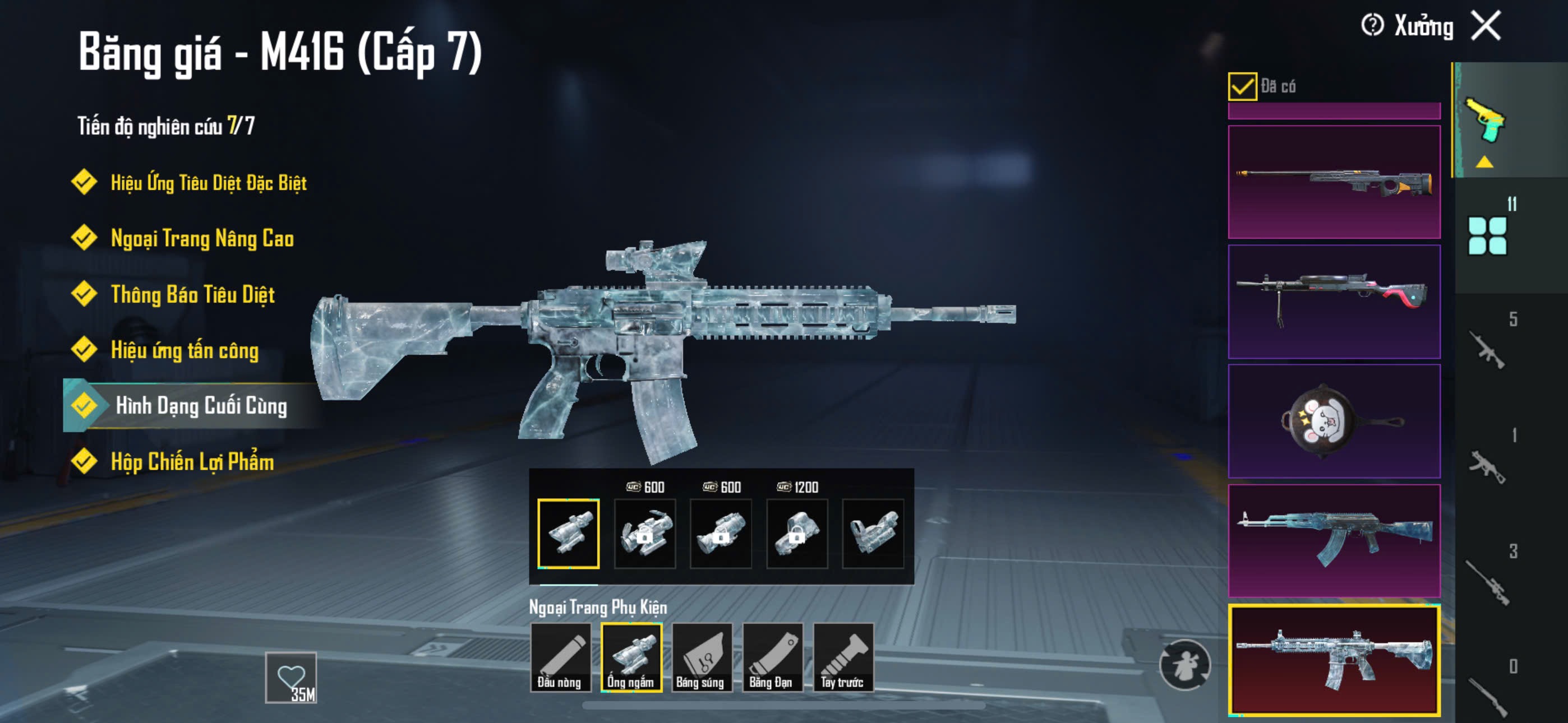Switch to Ống ngắm attachment tab
The width and height of the screenshot is (1568, 723).
(631, 657)
